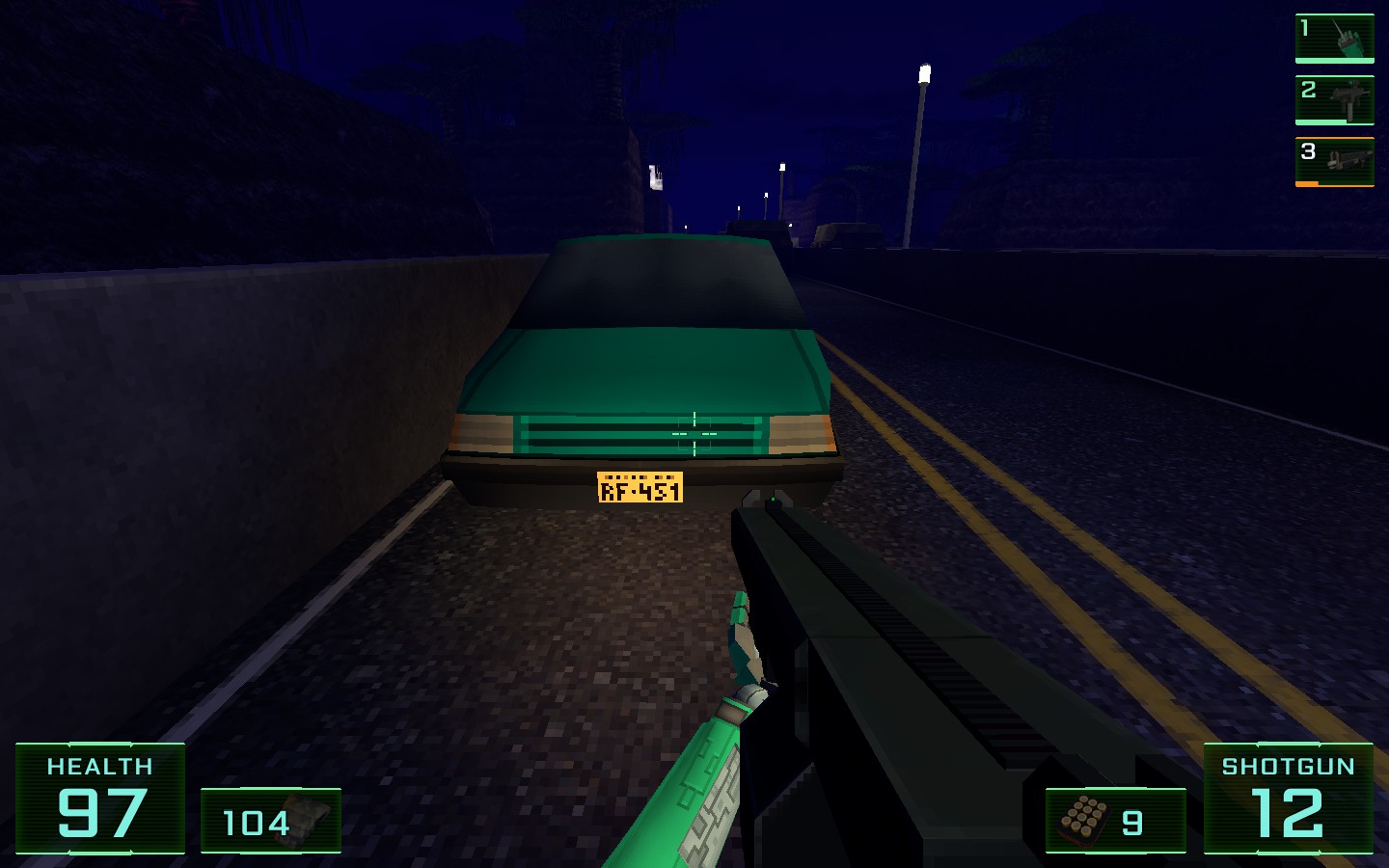Switch to the submachine gun in slot 2
This screenshot has height=868, width=1389.
coord(1334,100)
